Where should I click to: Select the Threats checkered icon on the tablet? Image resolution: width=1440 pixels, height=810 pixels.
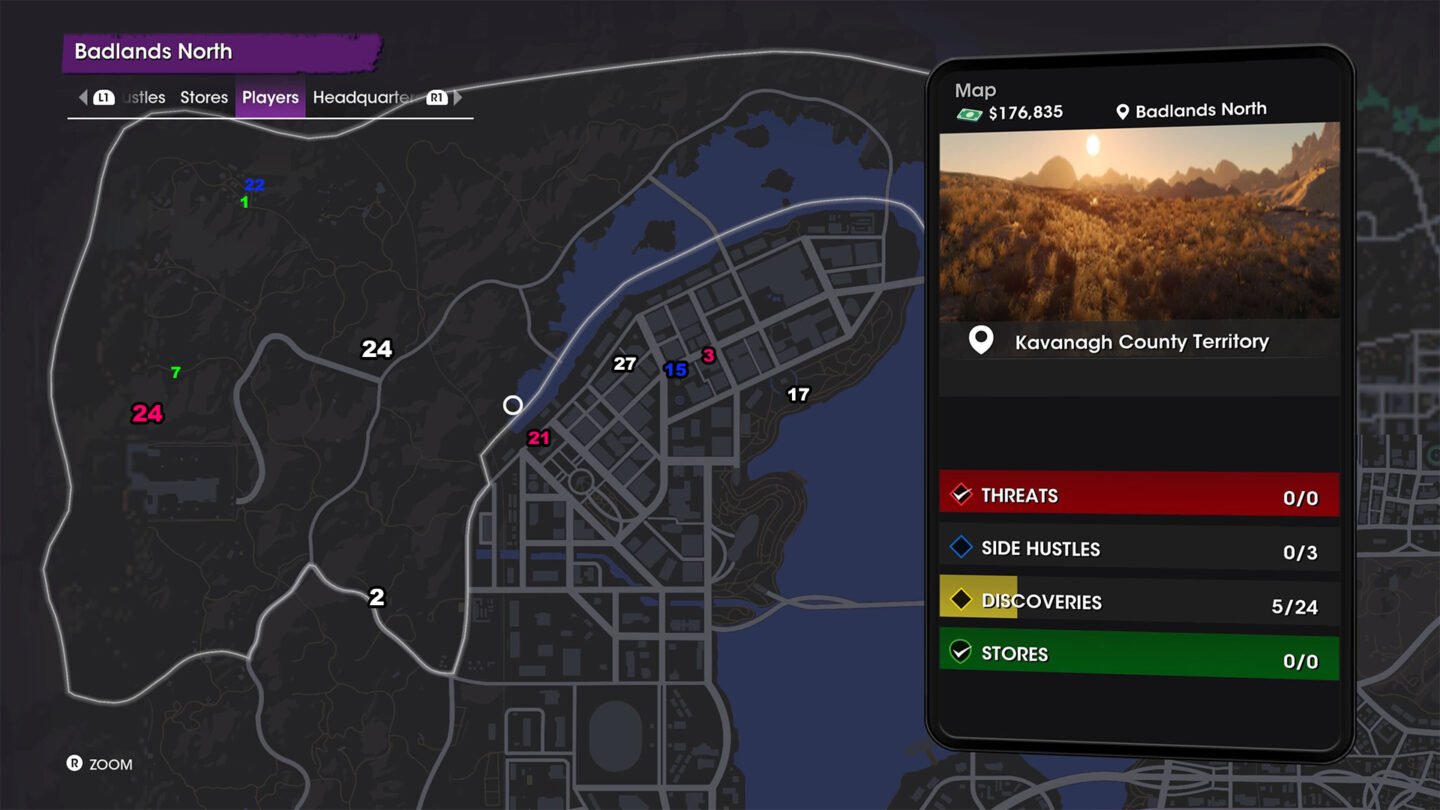coord(962,494)
